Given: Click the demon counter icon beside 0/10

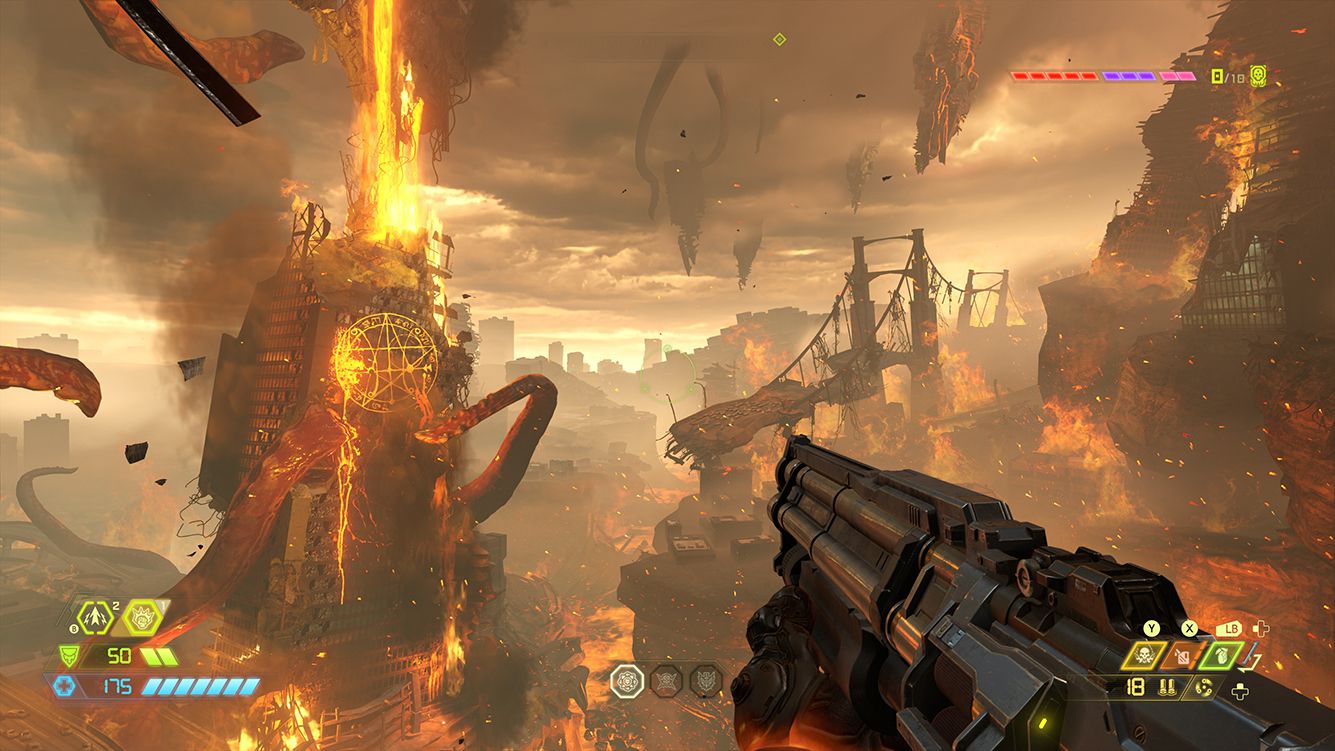Looking at the screenshot, I should pyautogui.click(x=1257, y=75).
